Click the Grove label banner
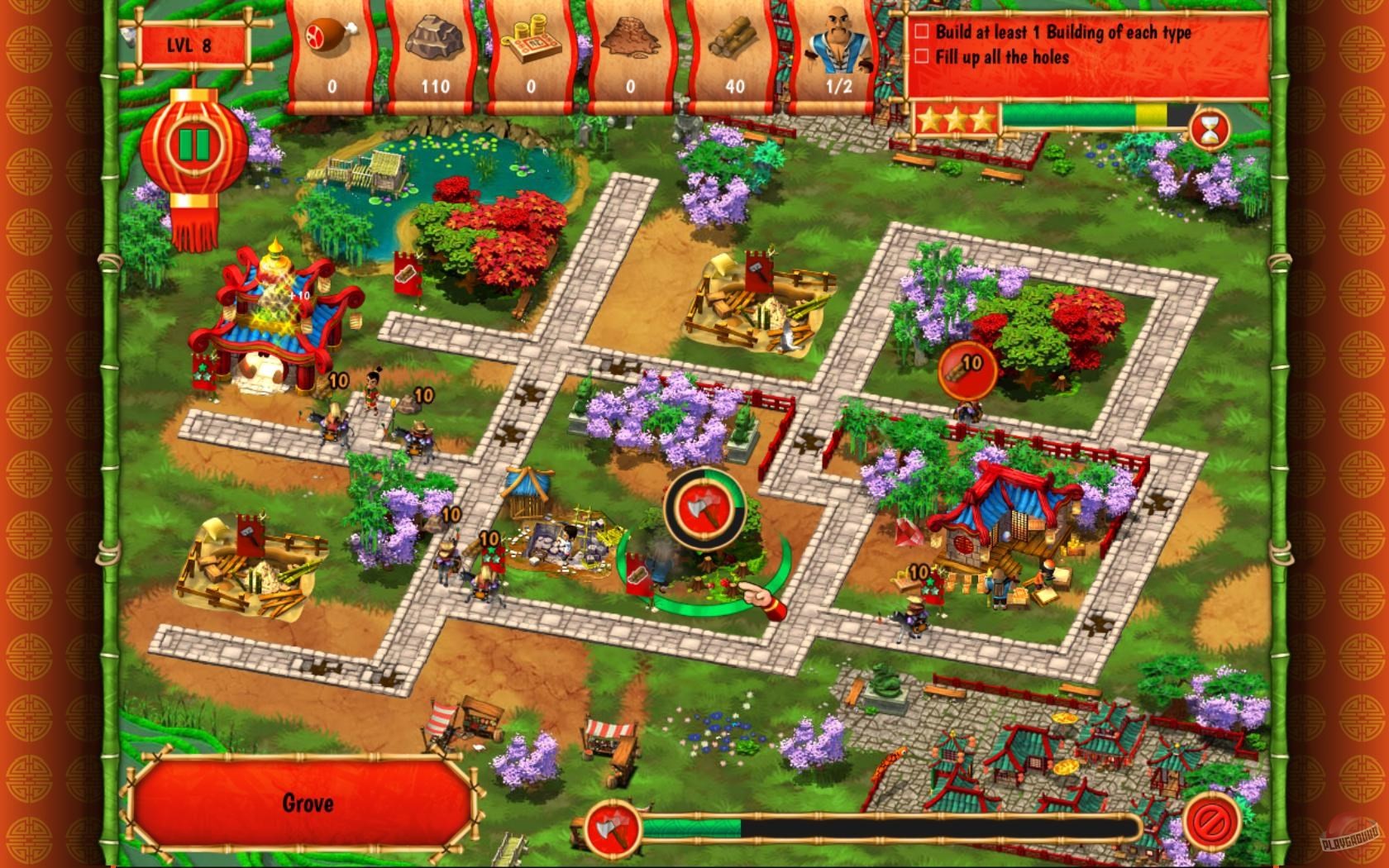The image size is (1389, 868). pos(309,803)
